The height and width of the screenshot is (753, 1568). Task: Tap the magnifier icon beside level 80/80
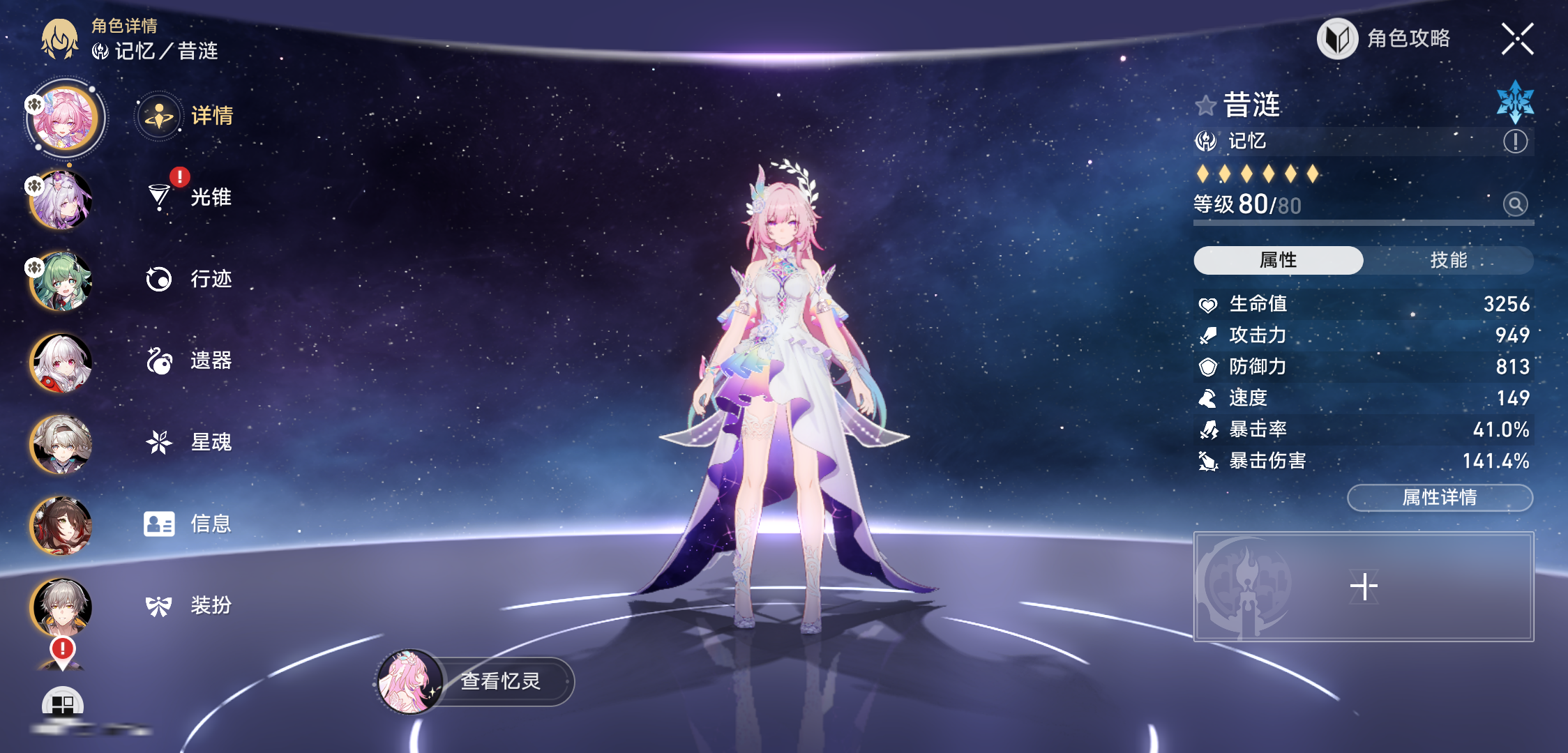1515,204
